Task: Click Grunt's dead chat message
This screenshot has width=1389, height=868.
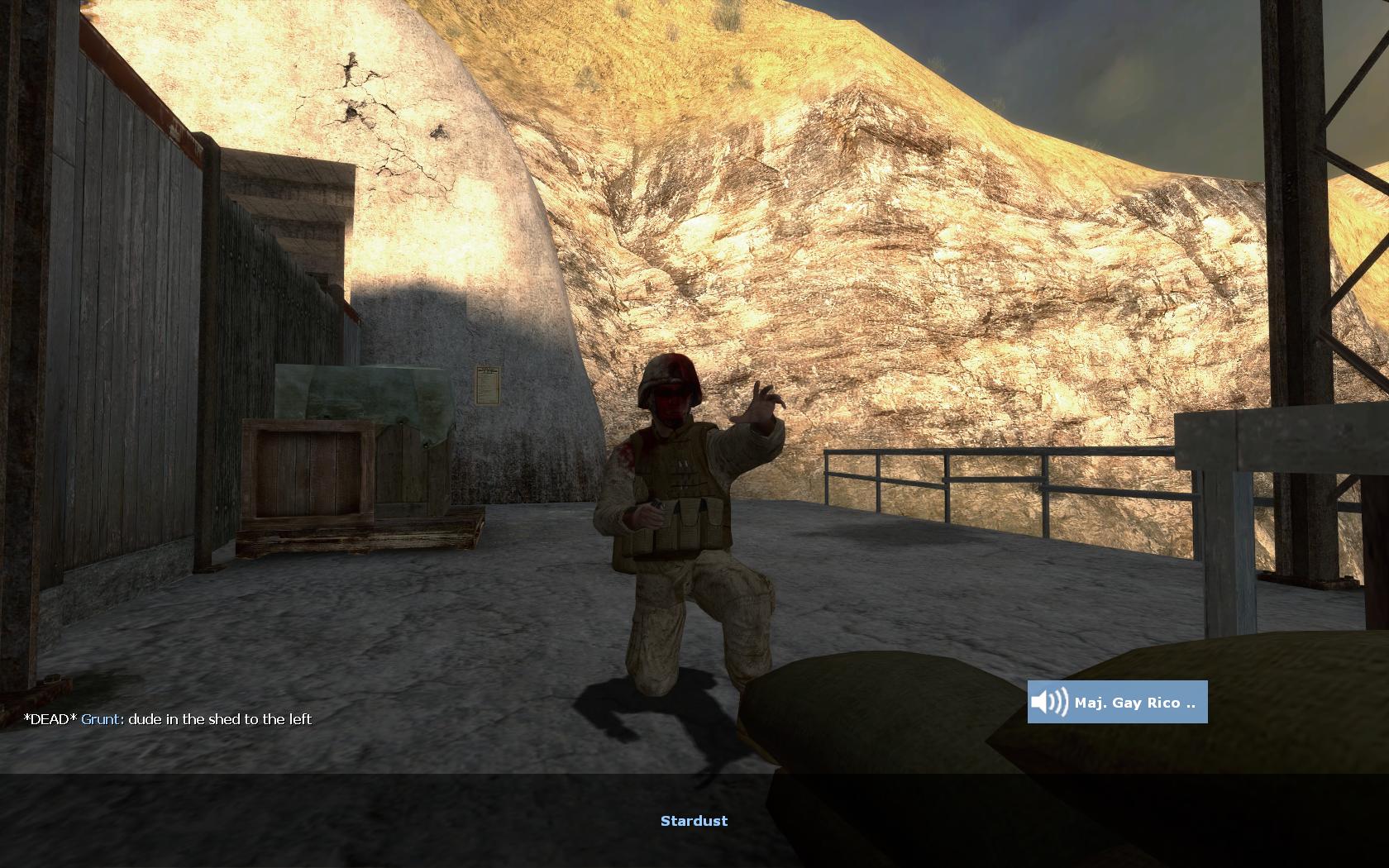Action: 168,719
